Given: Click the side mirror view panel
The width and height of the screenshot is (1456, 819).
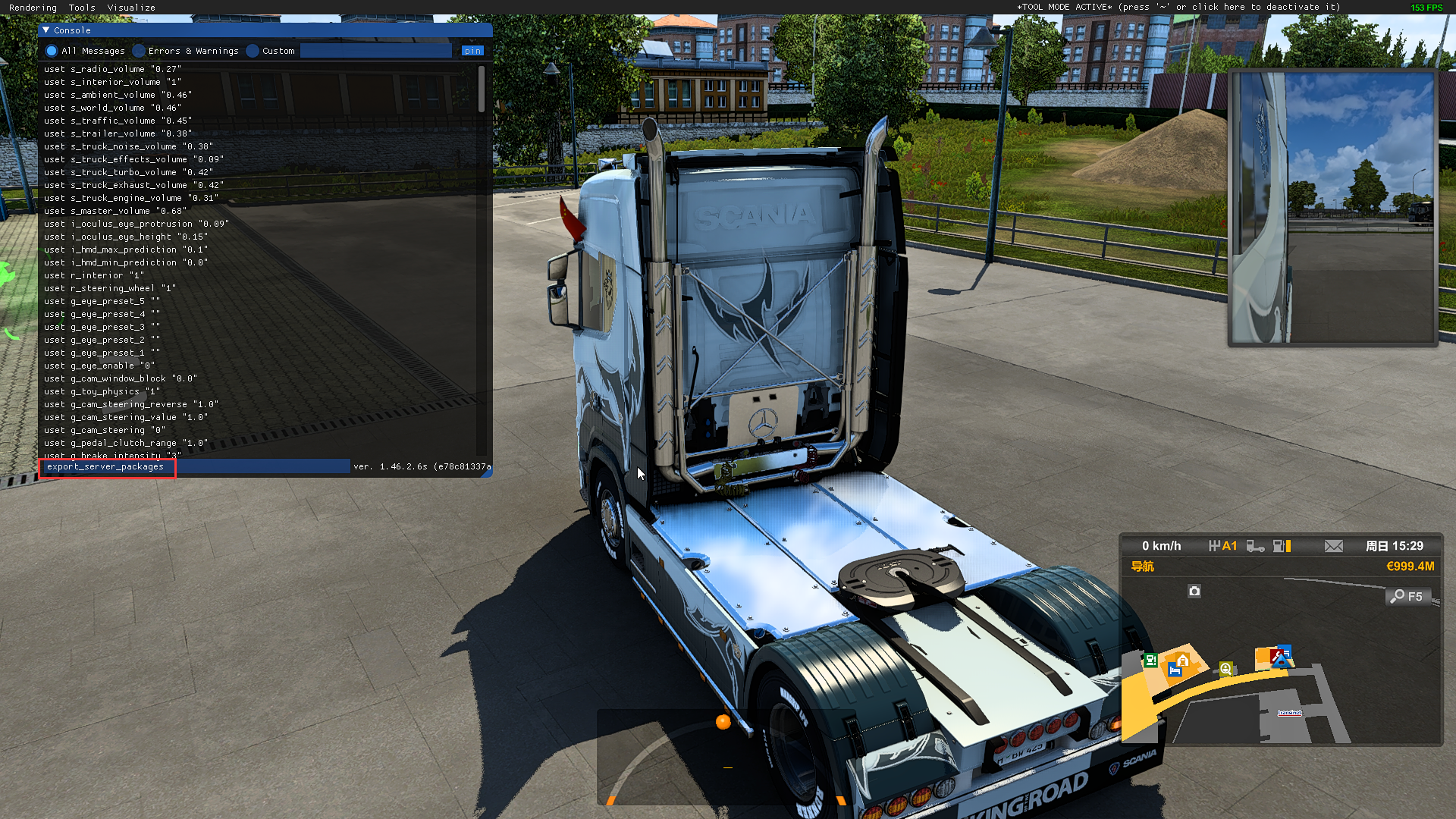Looking at the screenshot, I should pos(1332,208).
